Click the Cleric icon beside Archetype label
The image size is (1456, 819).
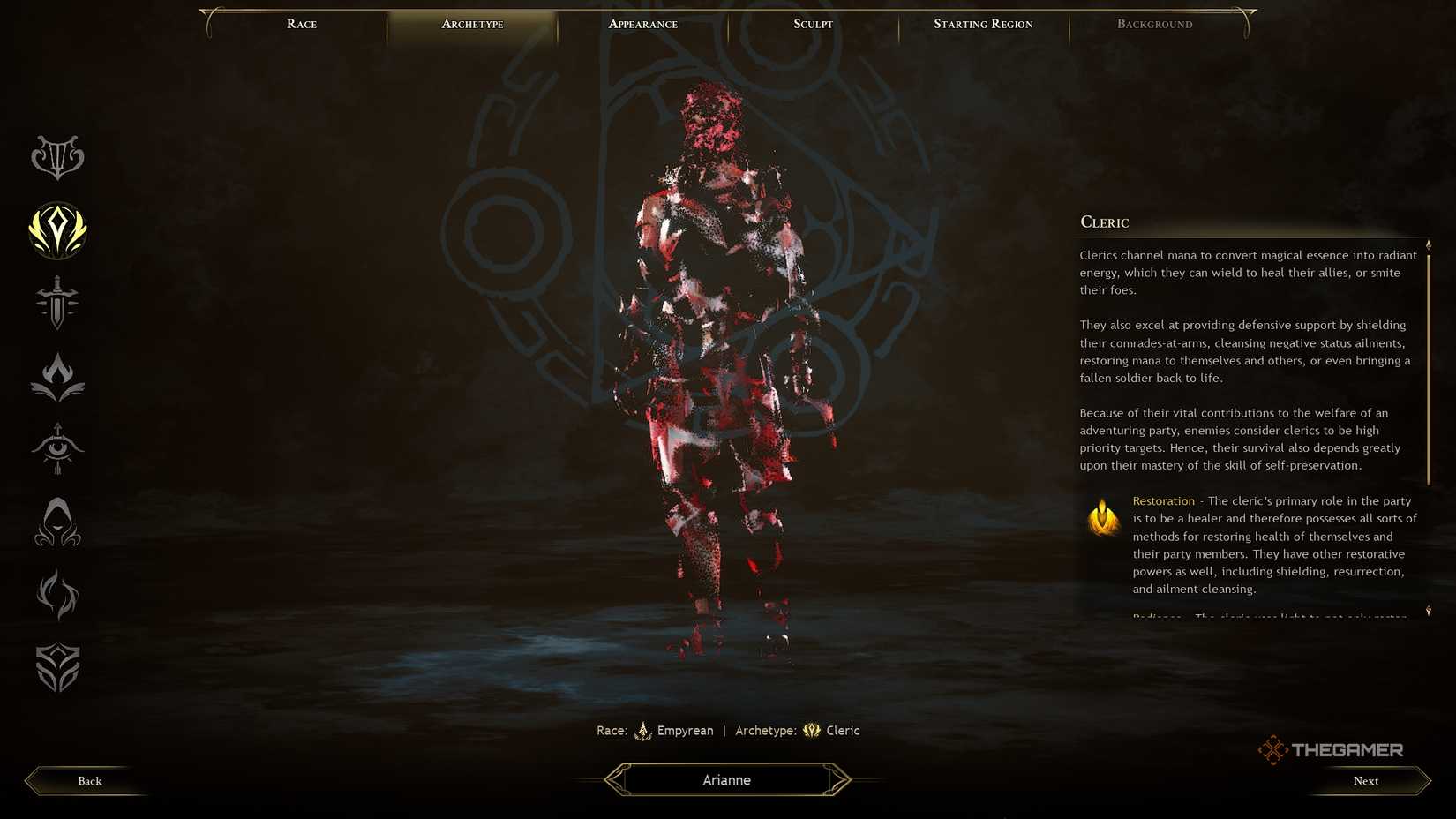pos(810,731)
